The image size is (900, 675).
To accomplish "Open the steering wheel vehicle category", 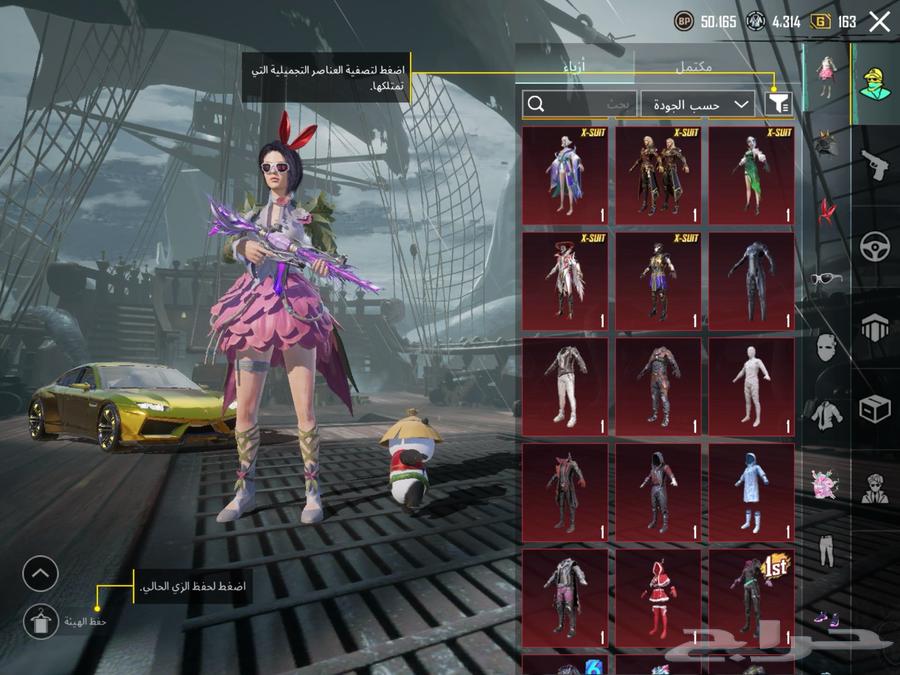I will pos(875,246).
